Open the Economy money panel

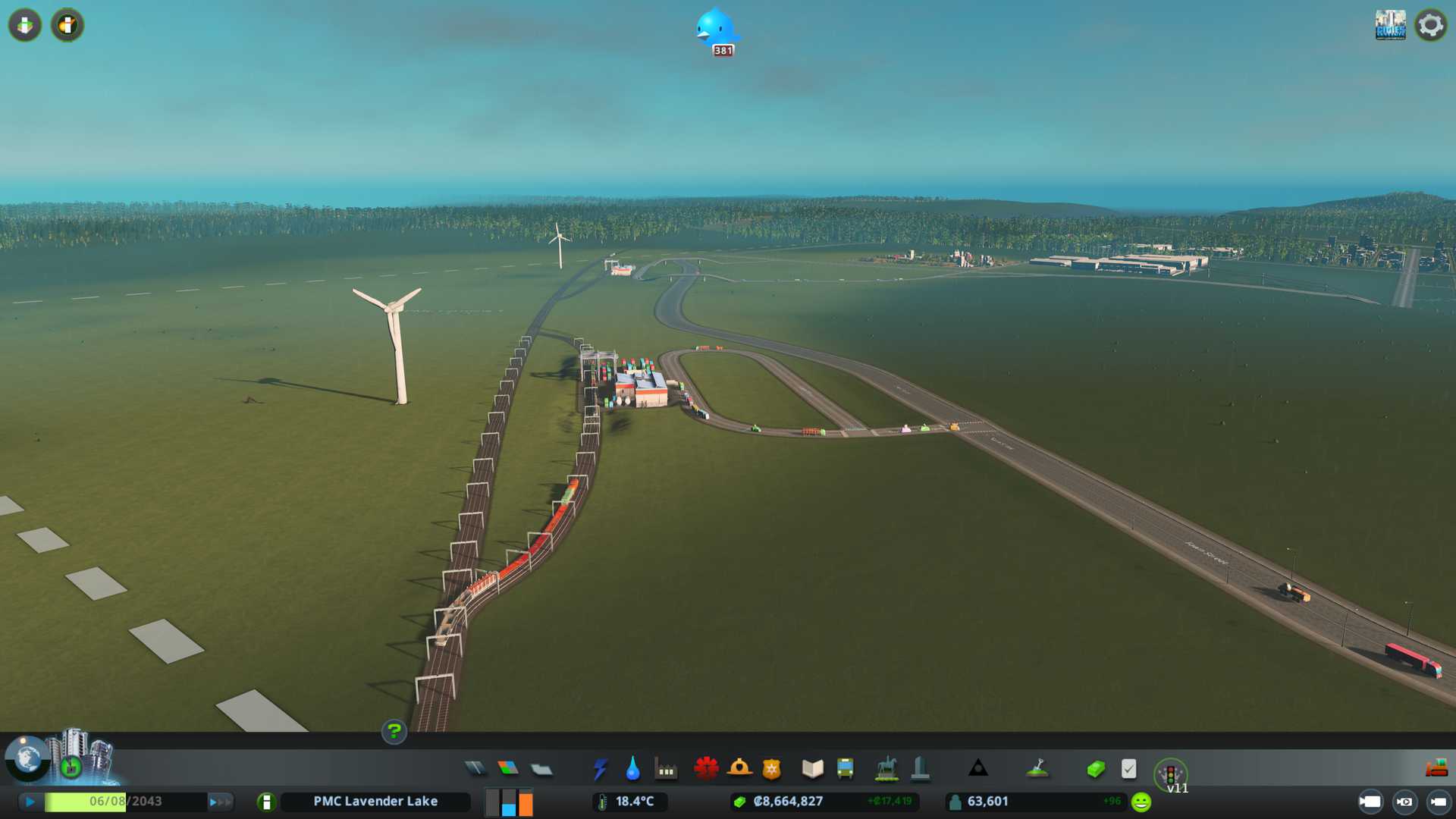(1095, 769)
